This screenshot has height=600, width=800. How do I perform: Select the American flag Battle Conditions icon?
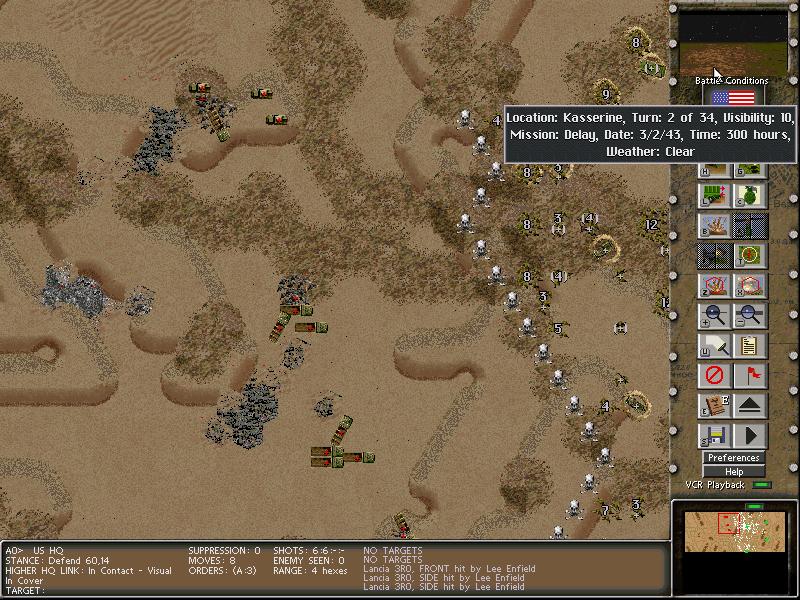[733, 98]
